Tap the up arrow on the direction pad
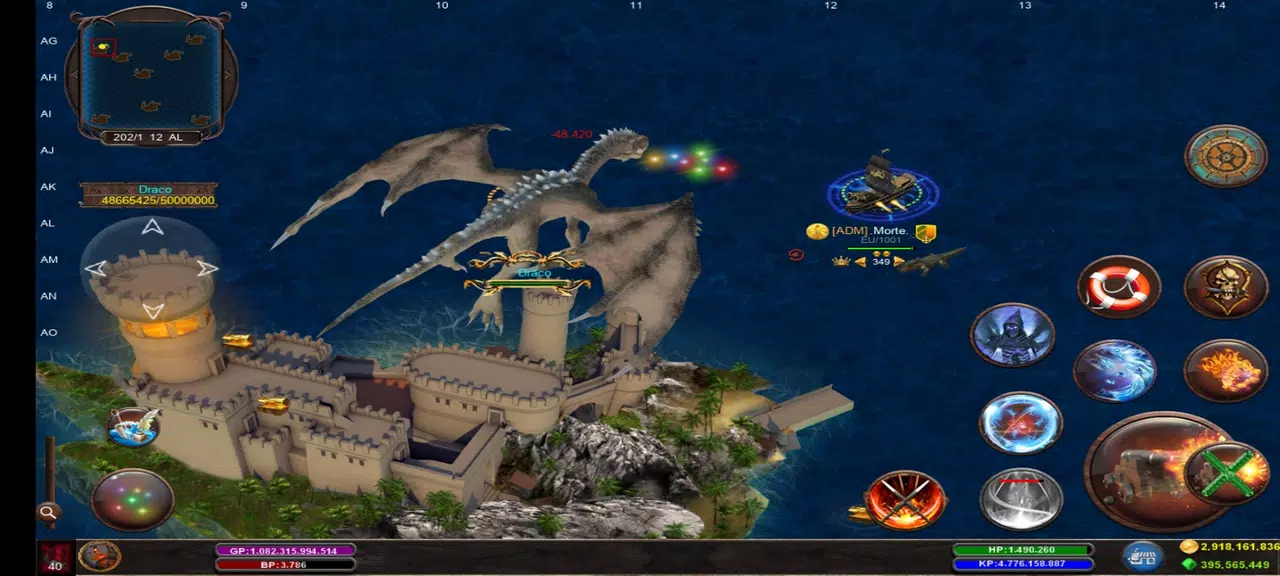Screen dimensions: 1280x576 tap(152, 227)
